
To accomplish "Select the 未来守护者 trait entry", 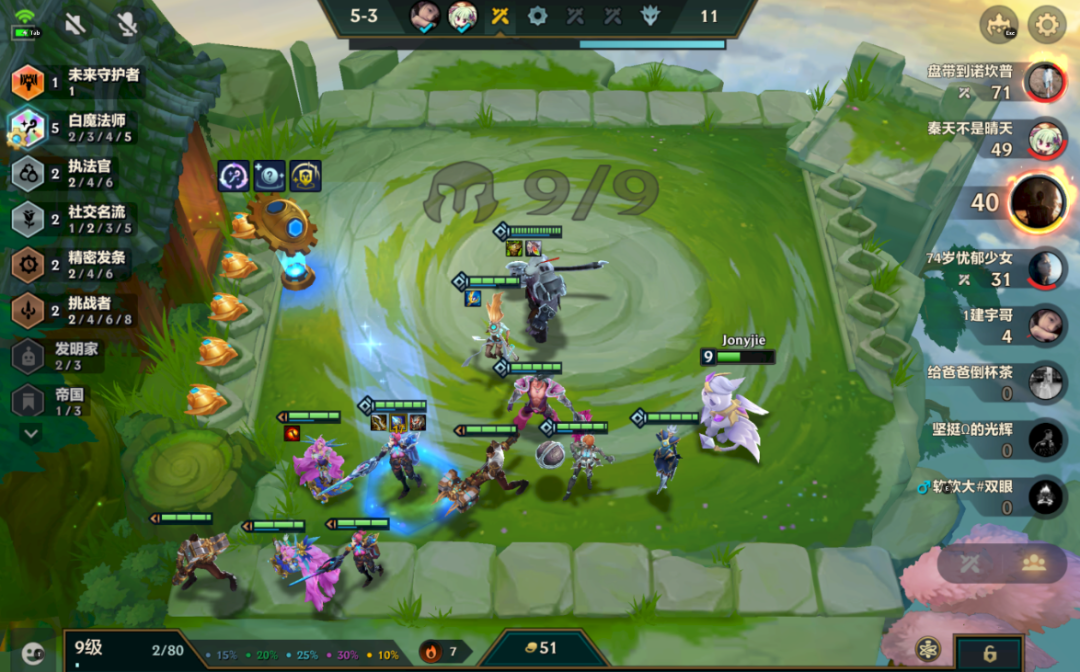I will [75, 82].
